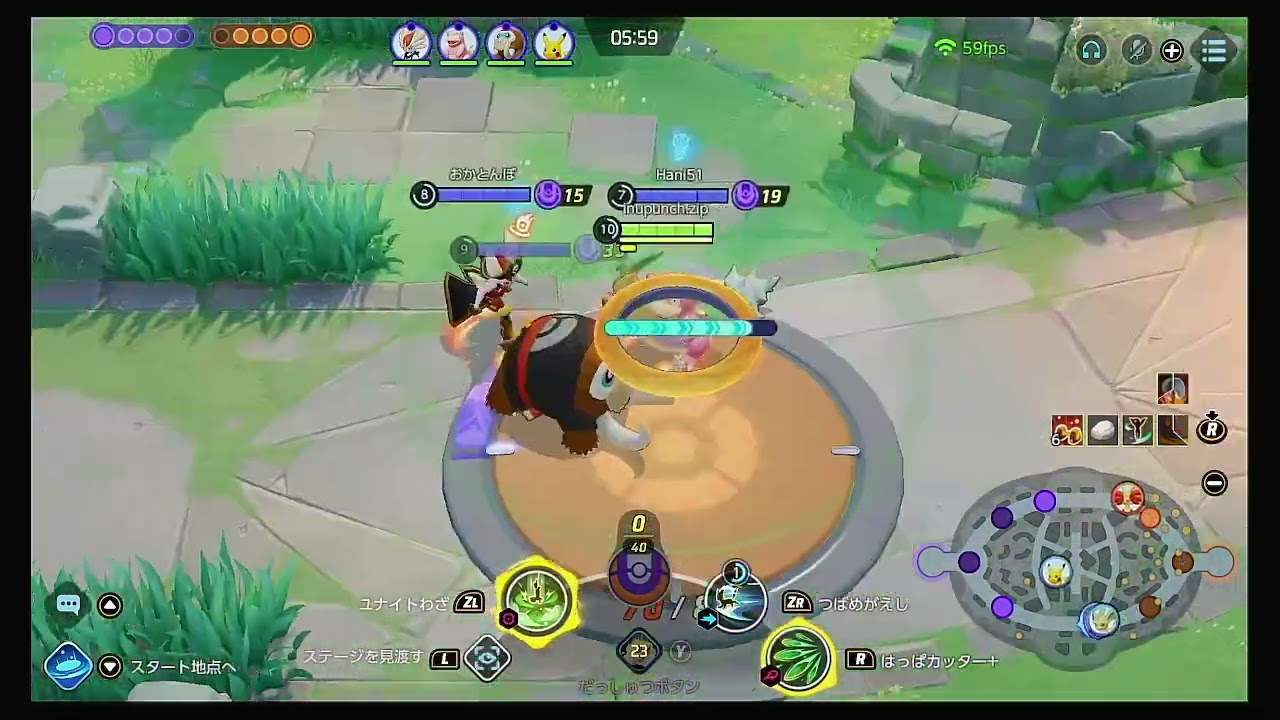
Task: Unmute the crossed-out microphone icon
Action: pos(1136,50)
